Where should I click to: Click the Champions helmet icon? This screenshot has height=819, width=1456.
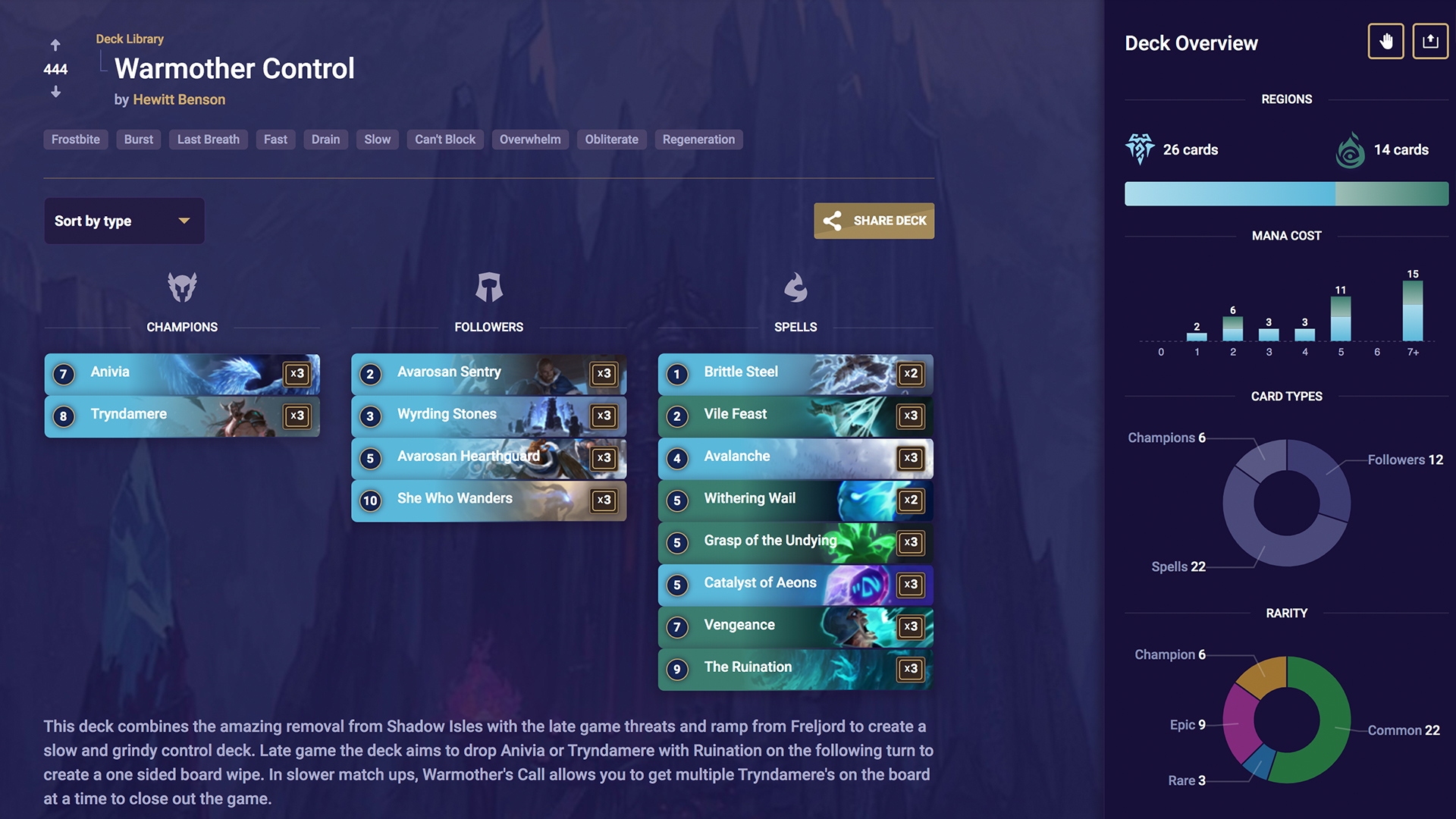pos(182,287)
